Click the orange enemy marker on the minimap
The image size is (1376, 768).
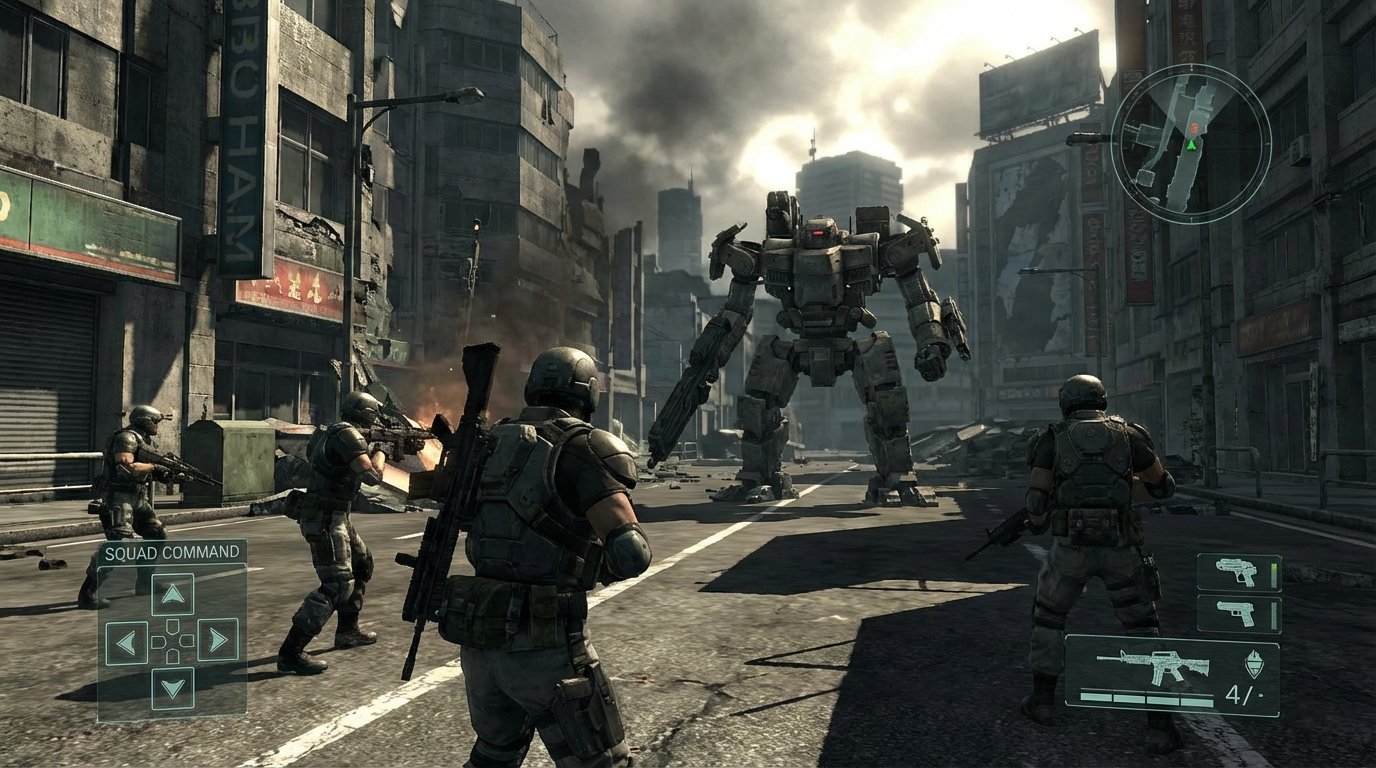click(1194, 128)
